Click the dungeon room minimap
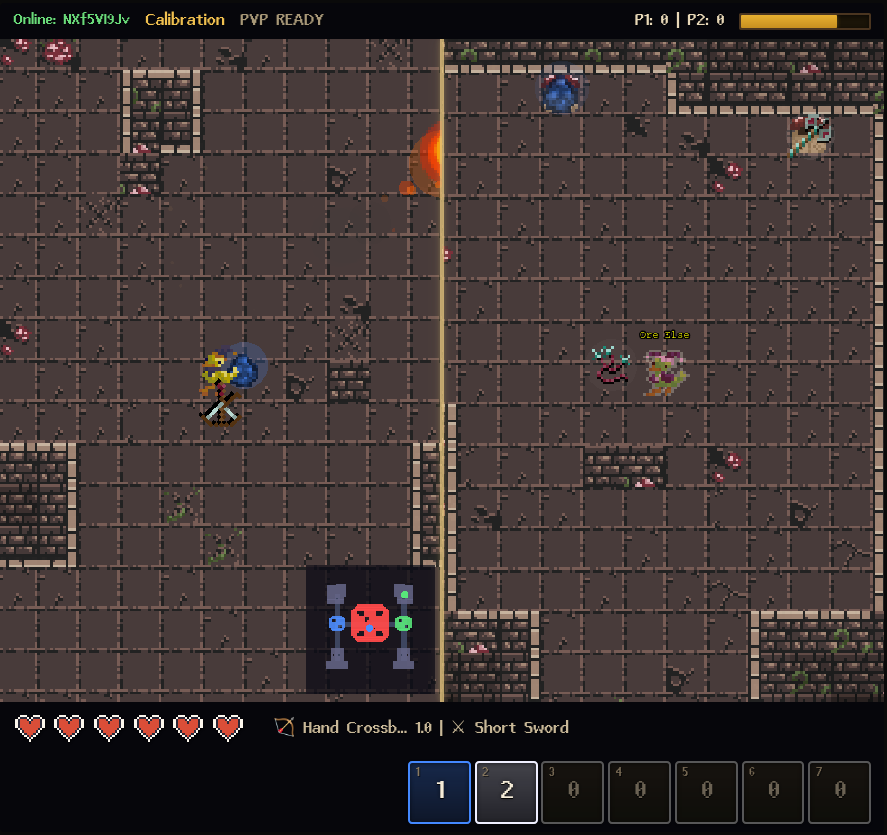The width and height of the screenshot is (887, 835). [370, 629]
